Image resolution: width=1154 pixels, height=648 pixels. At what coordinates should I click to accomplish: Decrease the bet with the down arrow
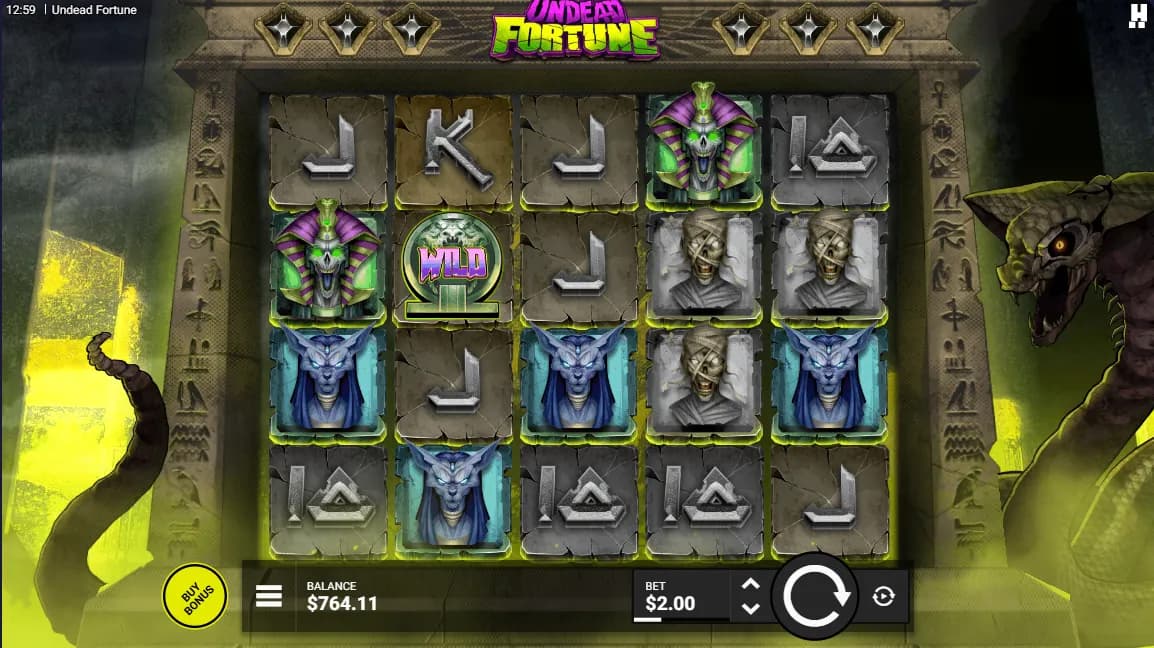click(751, 608)
